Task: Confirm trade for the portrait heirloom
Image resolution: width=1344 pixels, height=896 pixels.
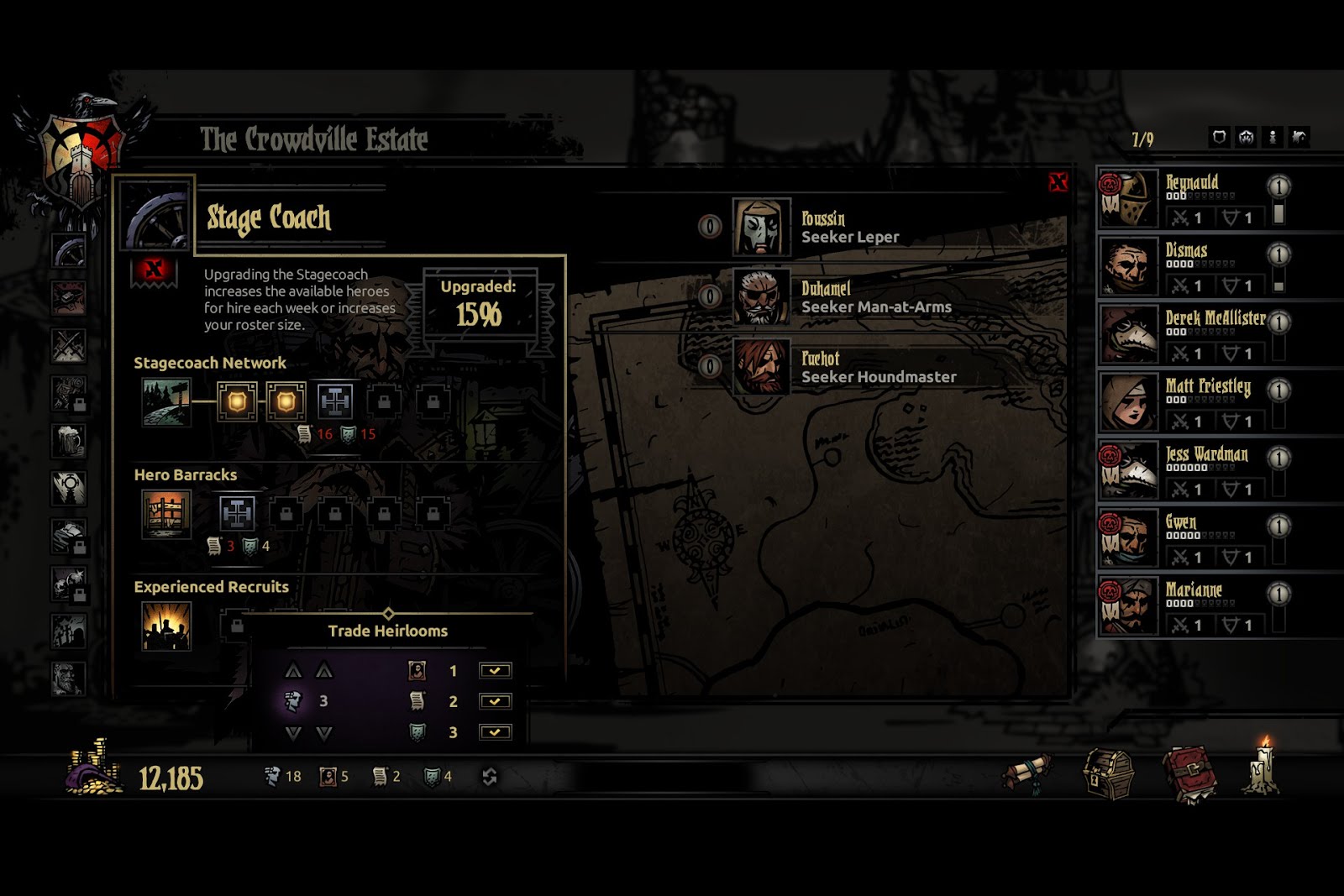Action: tap(495, 671)
